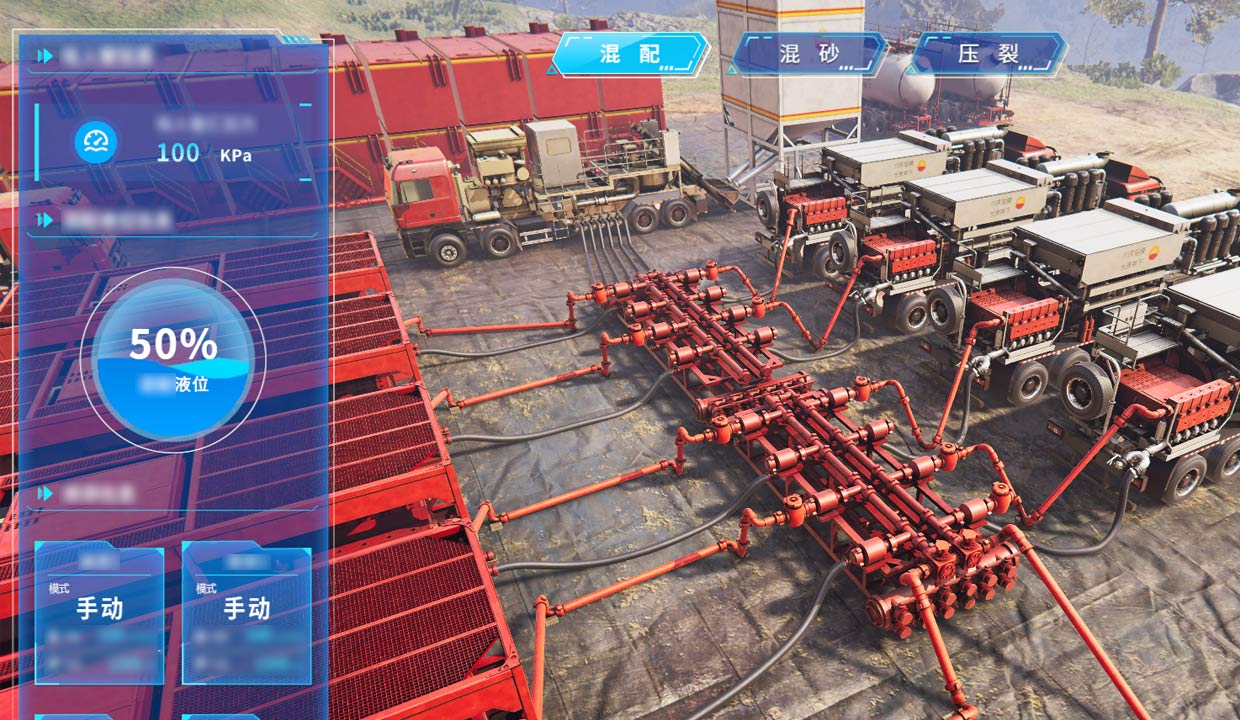Switch to the 混配 tab

(x=630, y=54)
